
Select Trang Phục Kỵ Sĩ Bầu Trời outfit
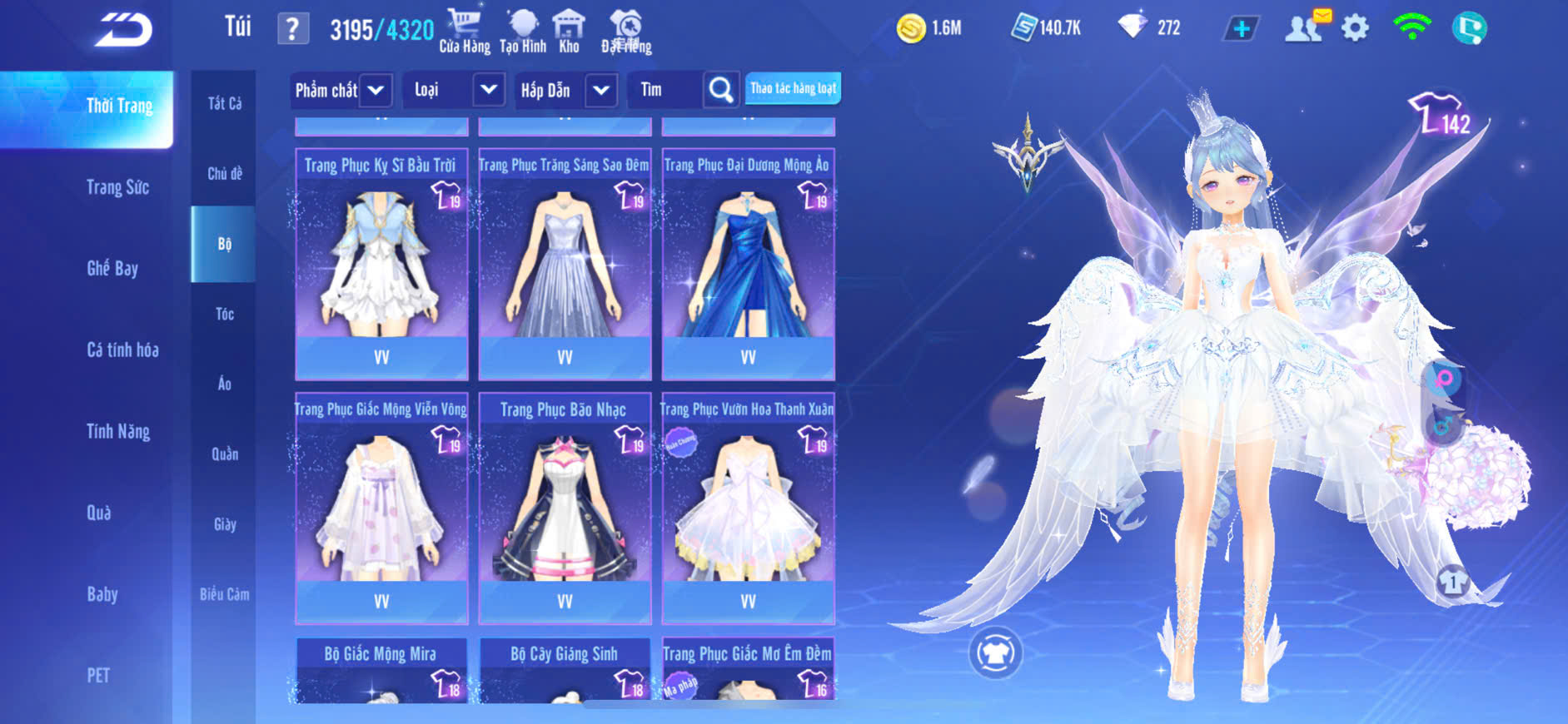tap(381, 262)
